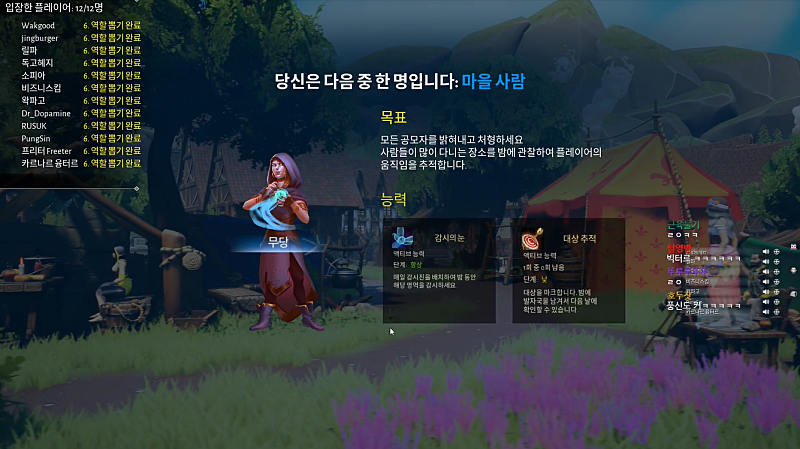Select the 감시의 눈 ability card
800x449 pixels.
(439, 270)
